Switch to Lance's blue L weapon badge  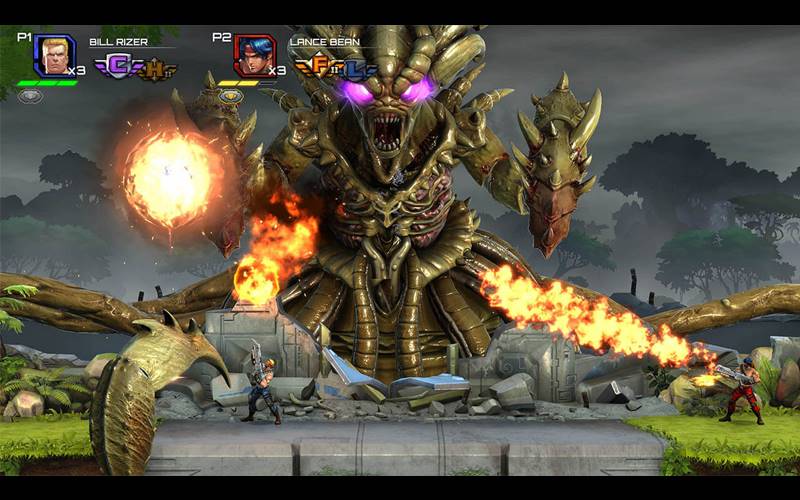[355, 70]
